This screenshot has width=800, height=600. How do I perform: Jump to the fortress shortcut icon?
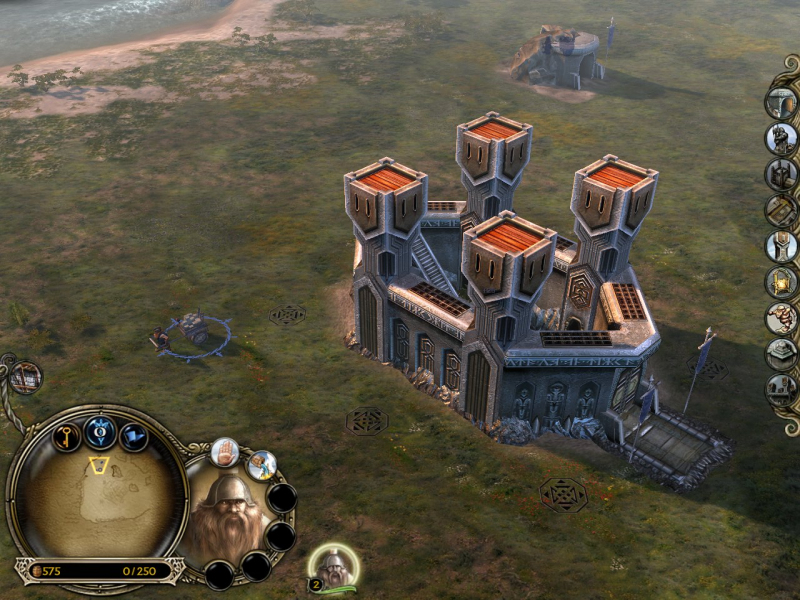[25, 377]
